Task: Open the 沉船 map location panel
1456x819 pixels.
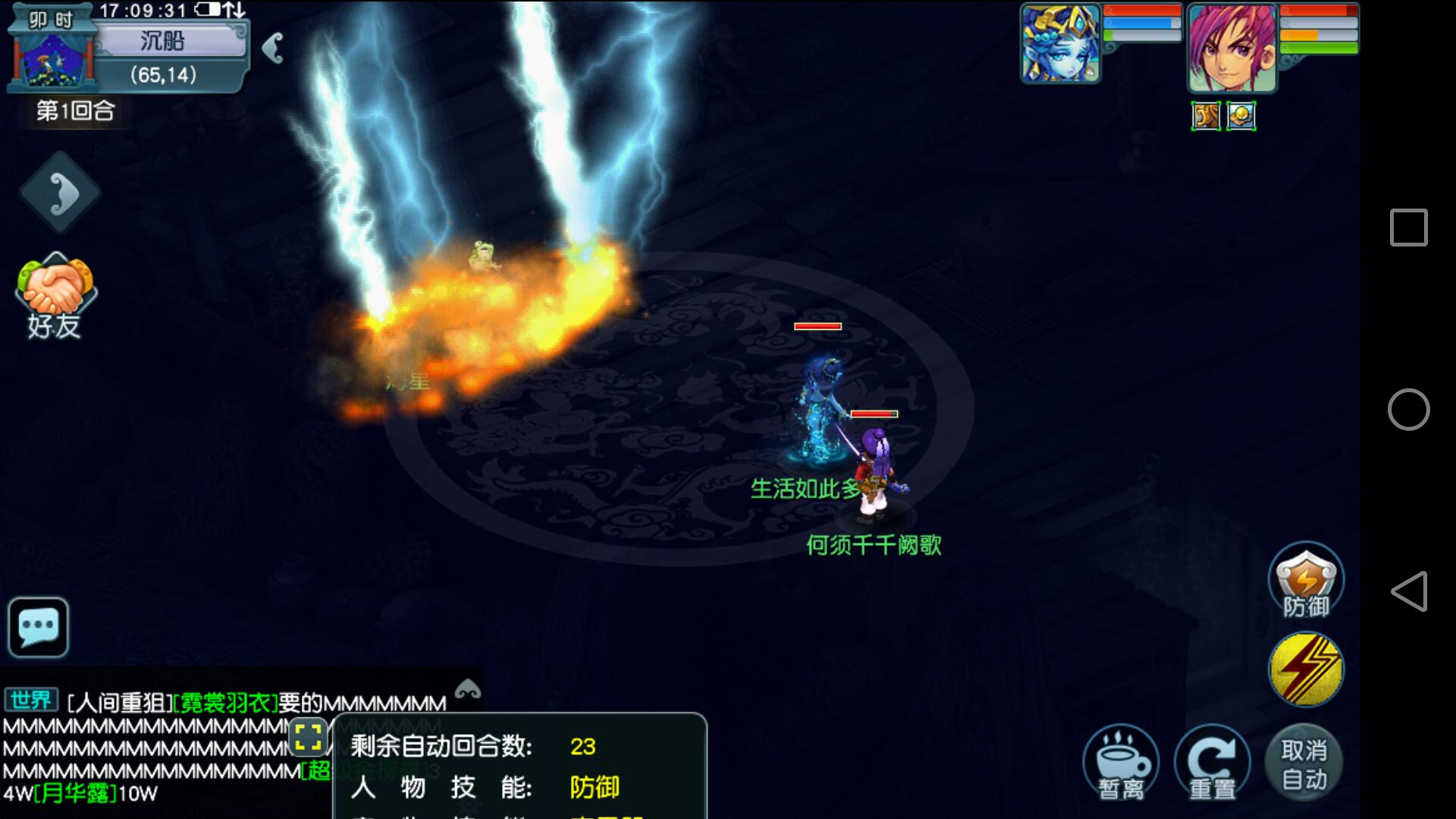Action: point(162,41)
